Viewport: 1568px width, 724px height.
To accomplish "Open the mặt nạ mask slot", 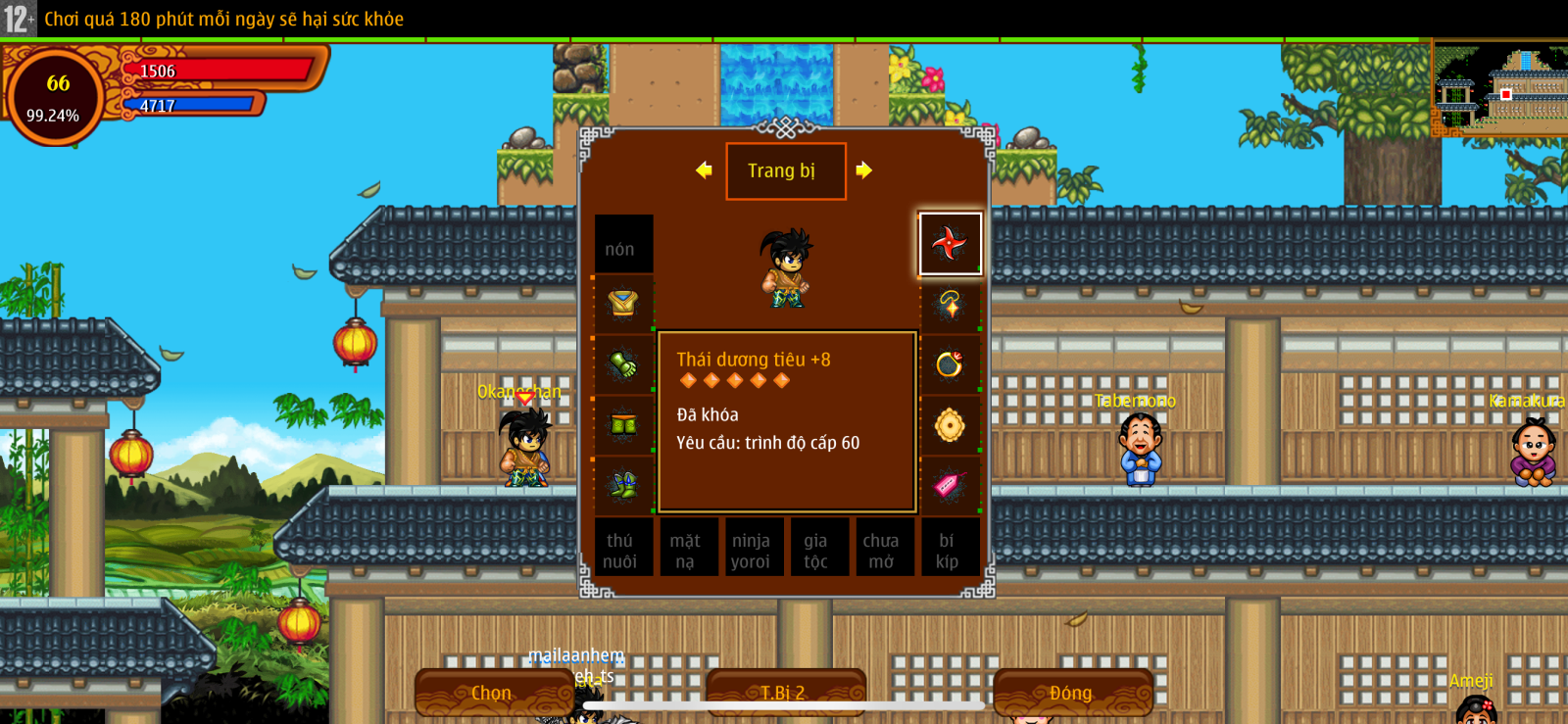I will (x=685, y=550).
